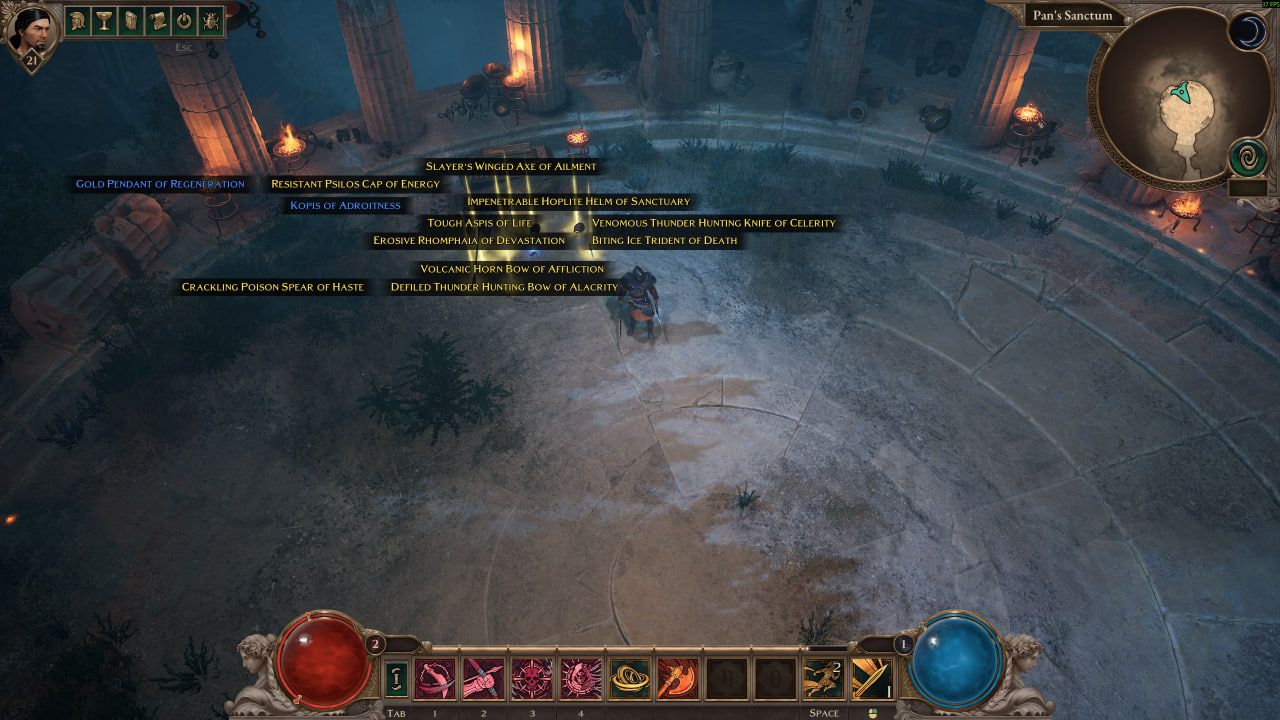Viewport: 1280px width, 720px height.
Task: Grab the Crackling Poison Spear of Haste label
Action: 273,287
